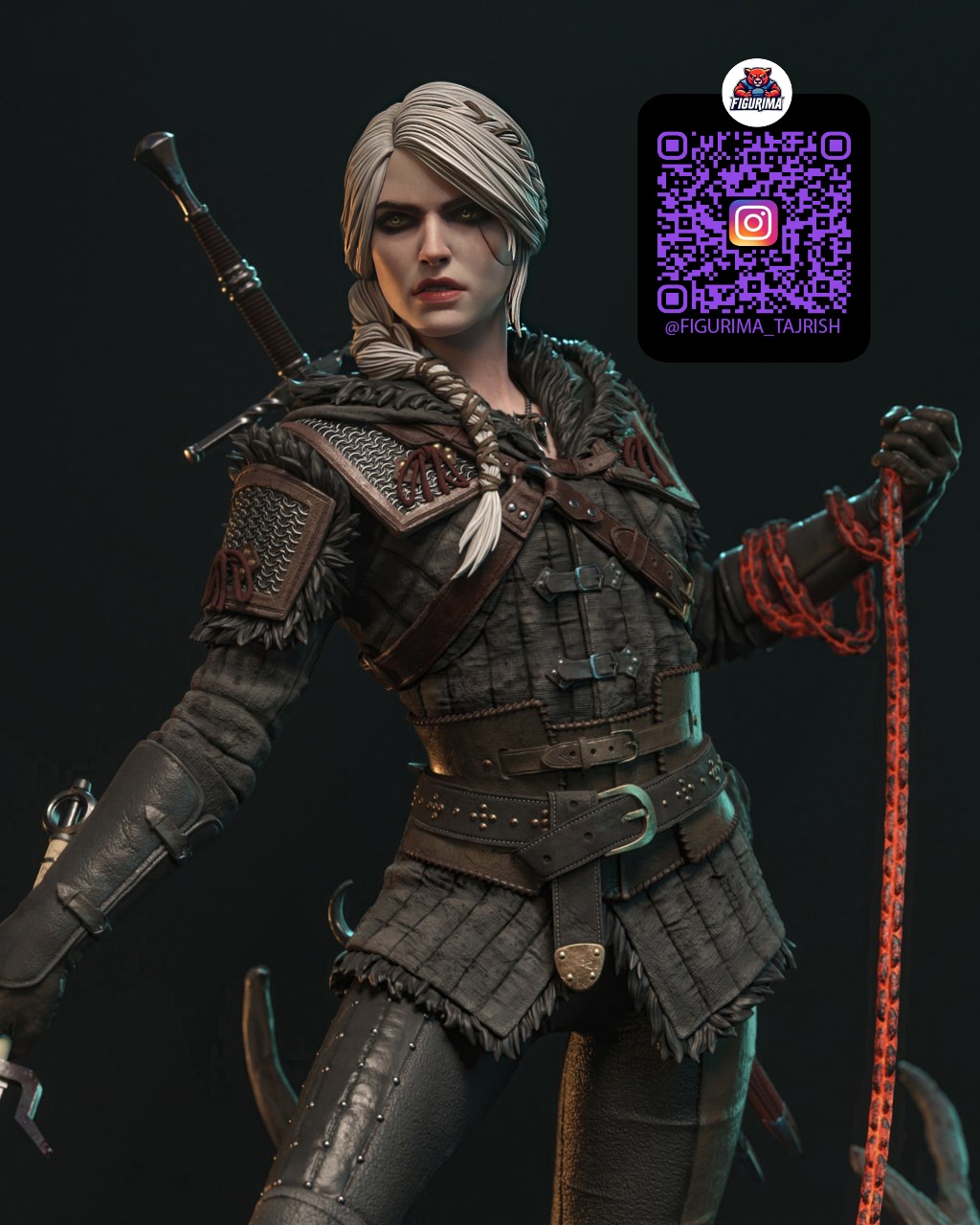
Task: Click the Figurima logo badge
Action: 756,93
